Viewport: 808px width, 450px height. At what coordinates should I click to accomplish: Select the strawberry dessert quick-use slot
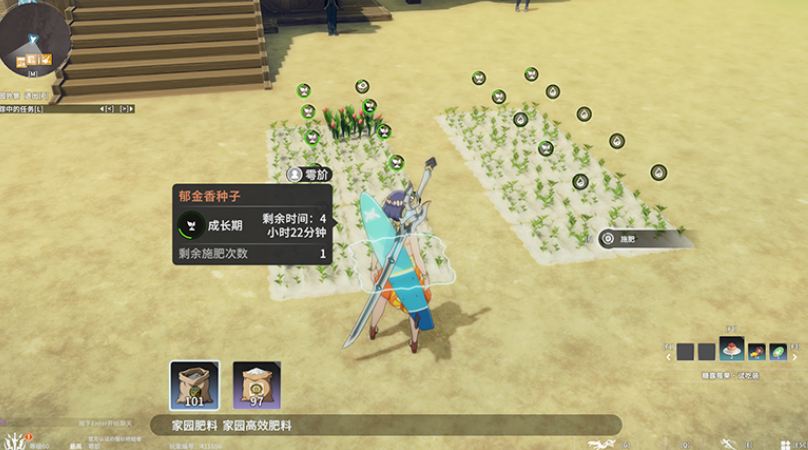pyautogui.click(x=730, y=350)
